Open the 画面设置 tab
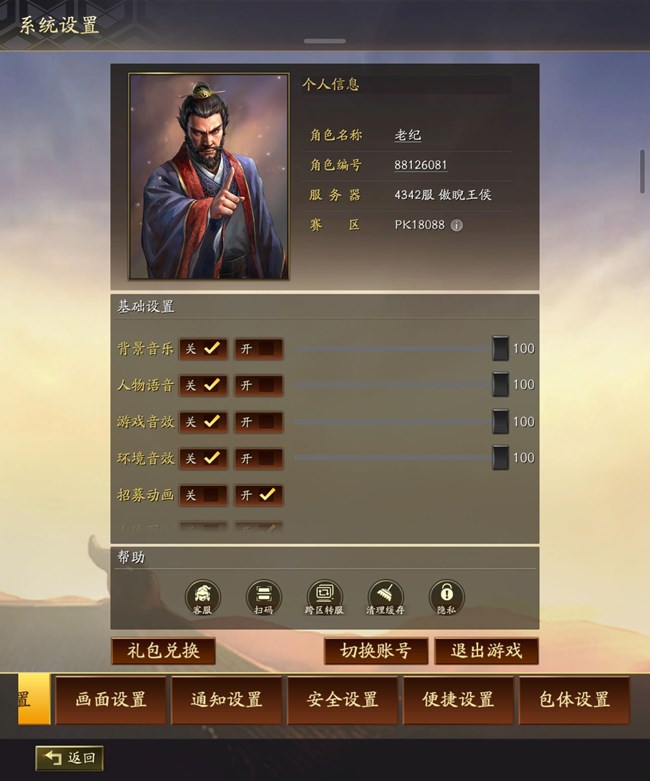 pyautogui.click(x=111, y=700)
